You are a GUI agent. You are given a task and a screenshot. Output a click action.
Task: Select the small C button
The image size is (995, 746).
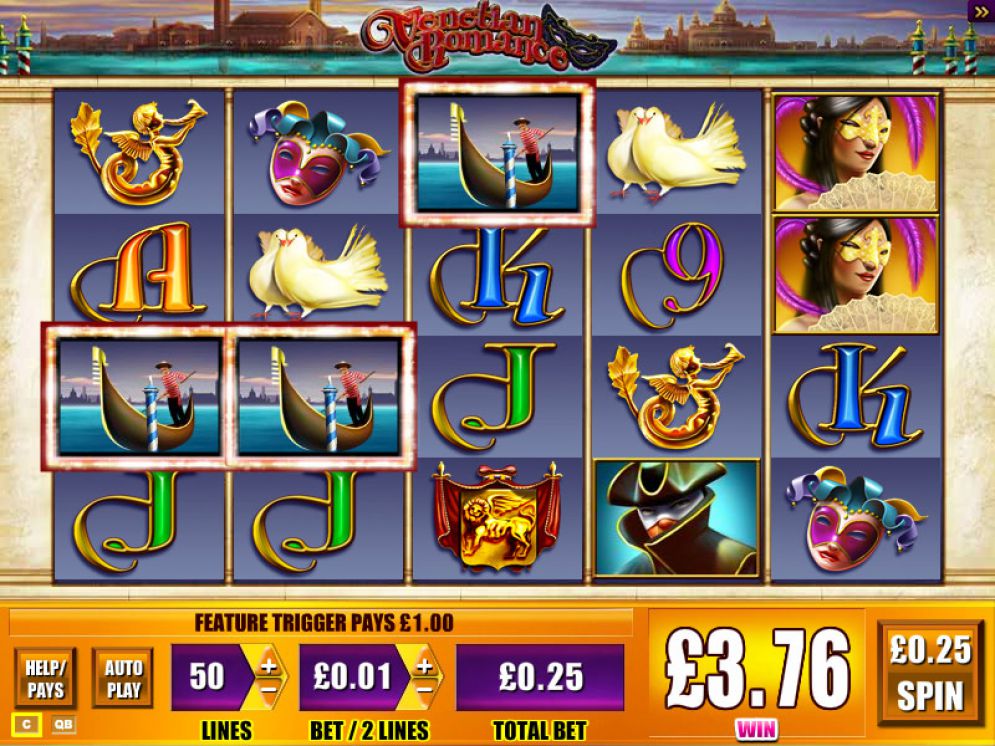tap(27, 724)
